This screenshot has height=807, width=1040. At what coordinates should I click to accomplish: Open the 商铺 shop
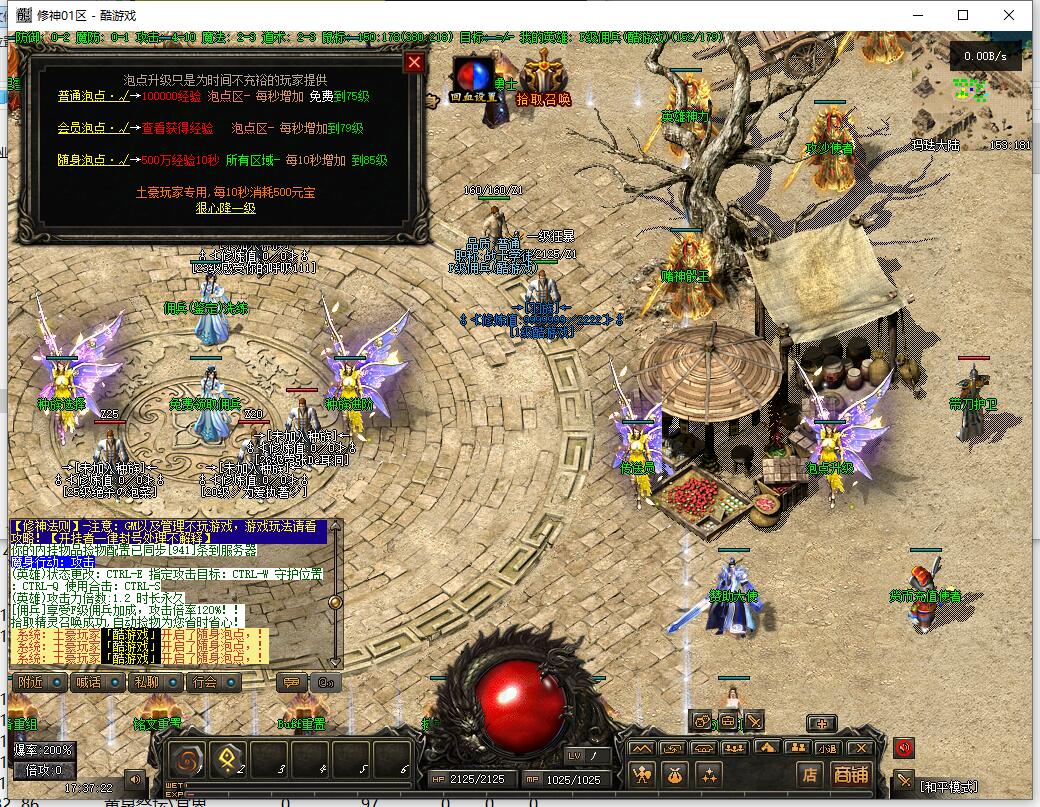[851, 774]
